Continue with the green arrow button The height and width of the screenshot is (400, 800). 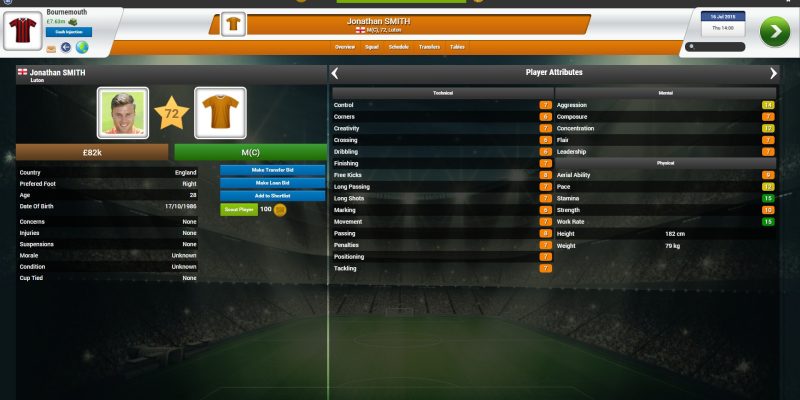[774, 31]
